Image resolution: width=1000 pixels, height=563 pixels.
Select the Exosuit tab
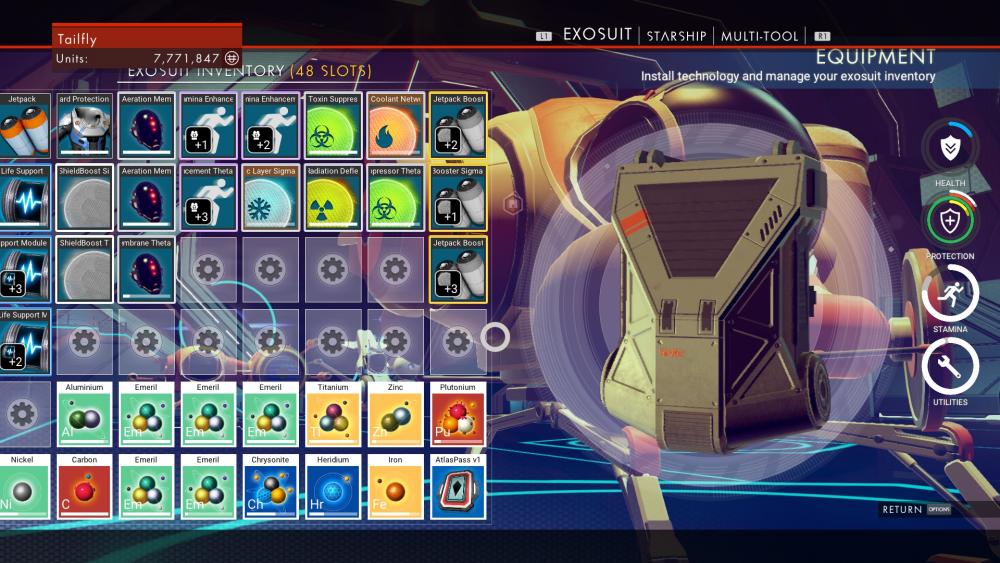[597, 35]
